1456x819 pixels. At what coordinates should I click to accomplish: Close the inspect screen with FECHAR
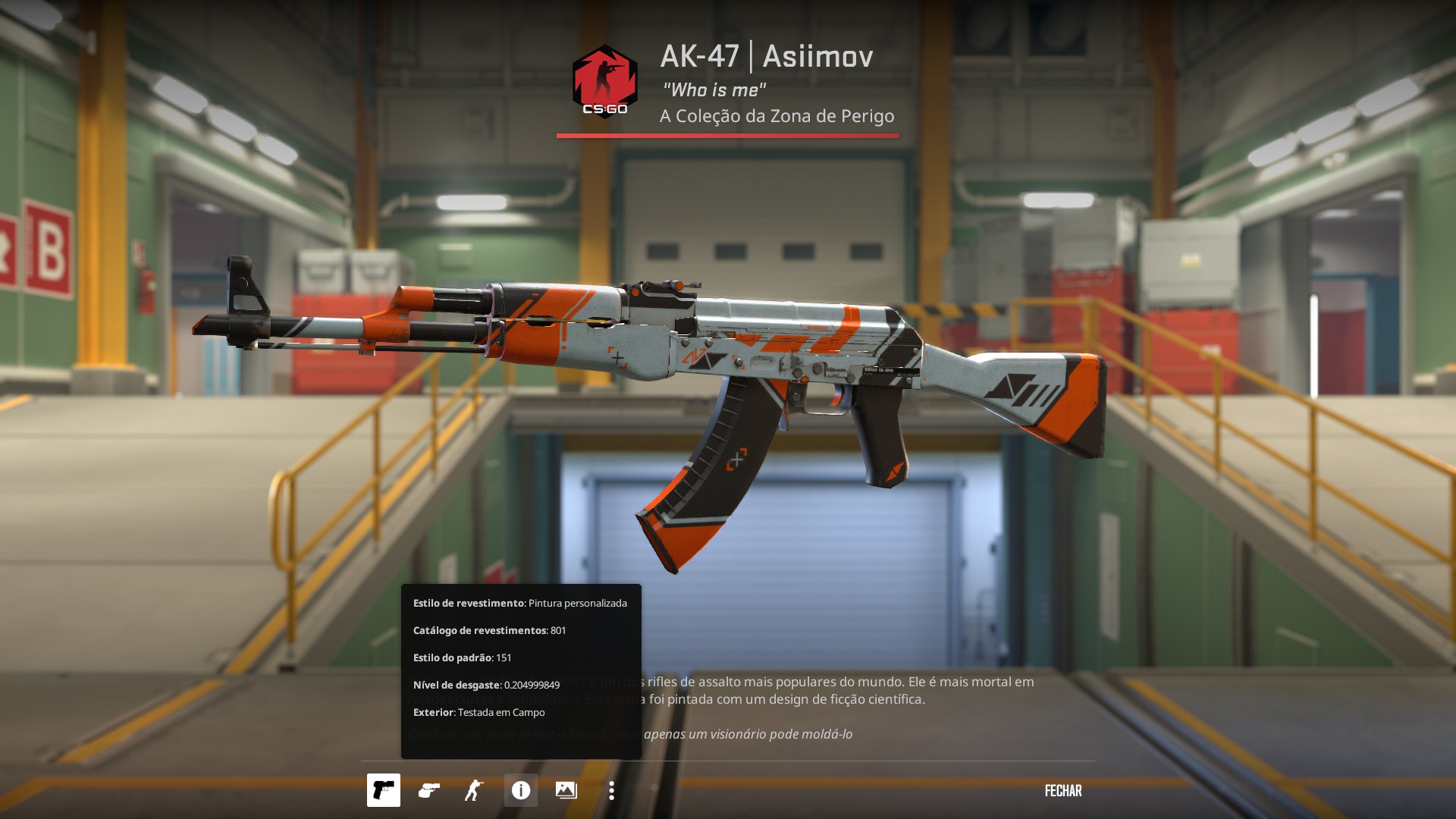click(1063, 790)
